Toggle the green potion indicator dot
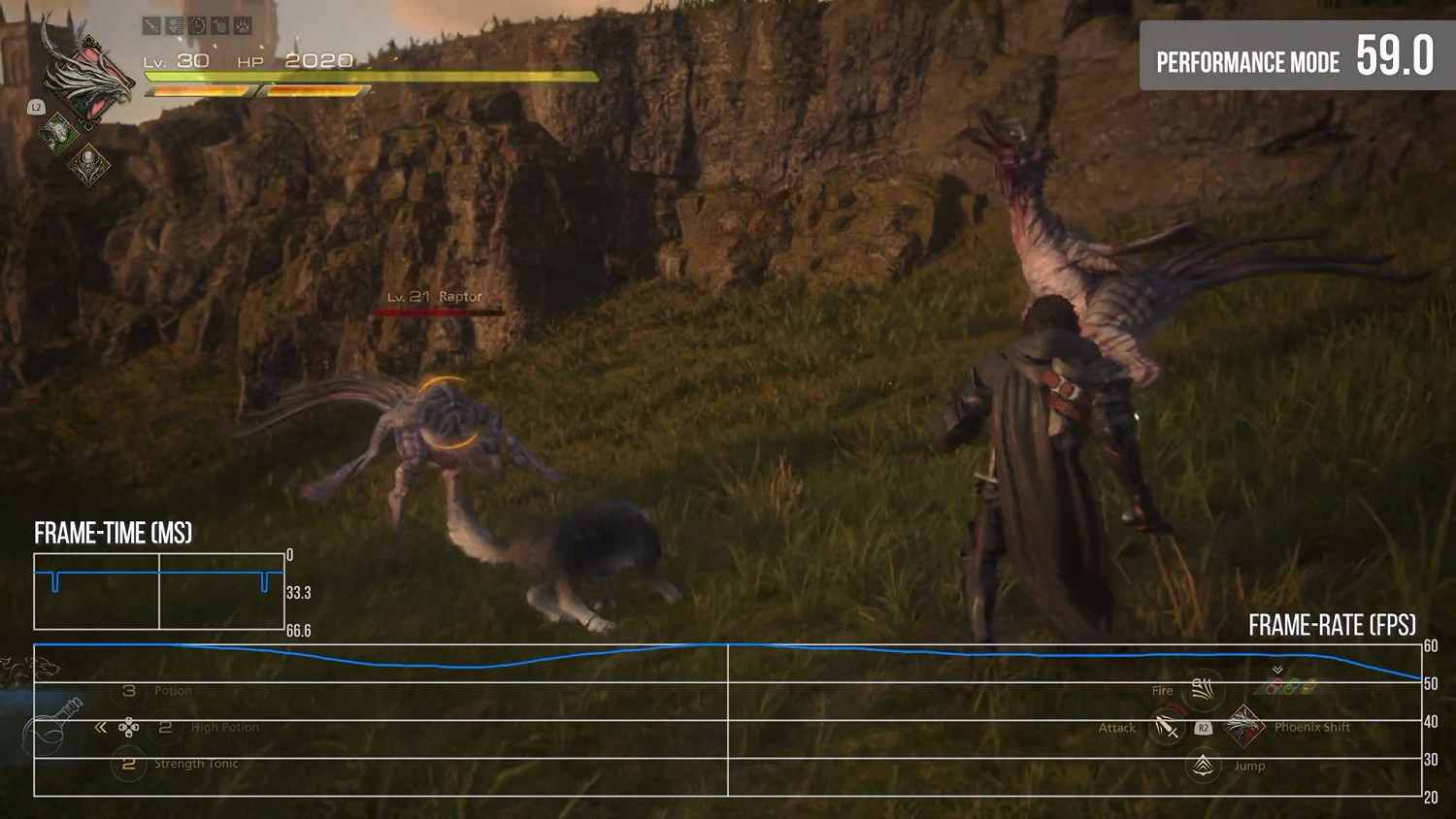The width and height of the screenshot is (1456, 819). point(1291,685)
